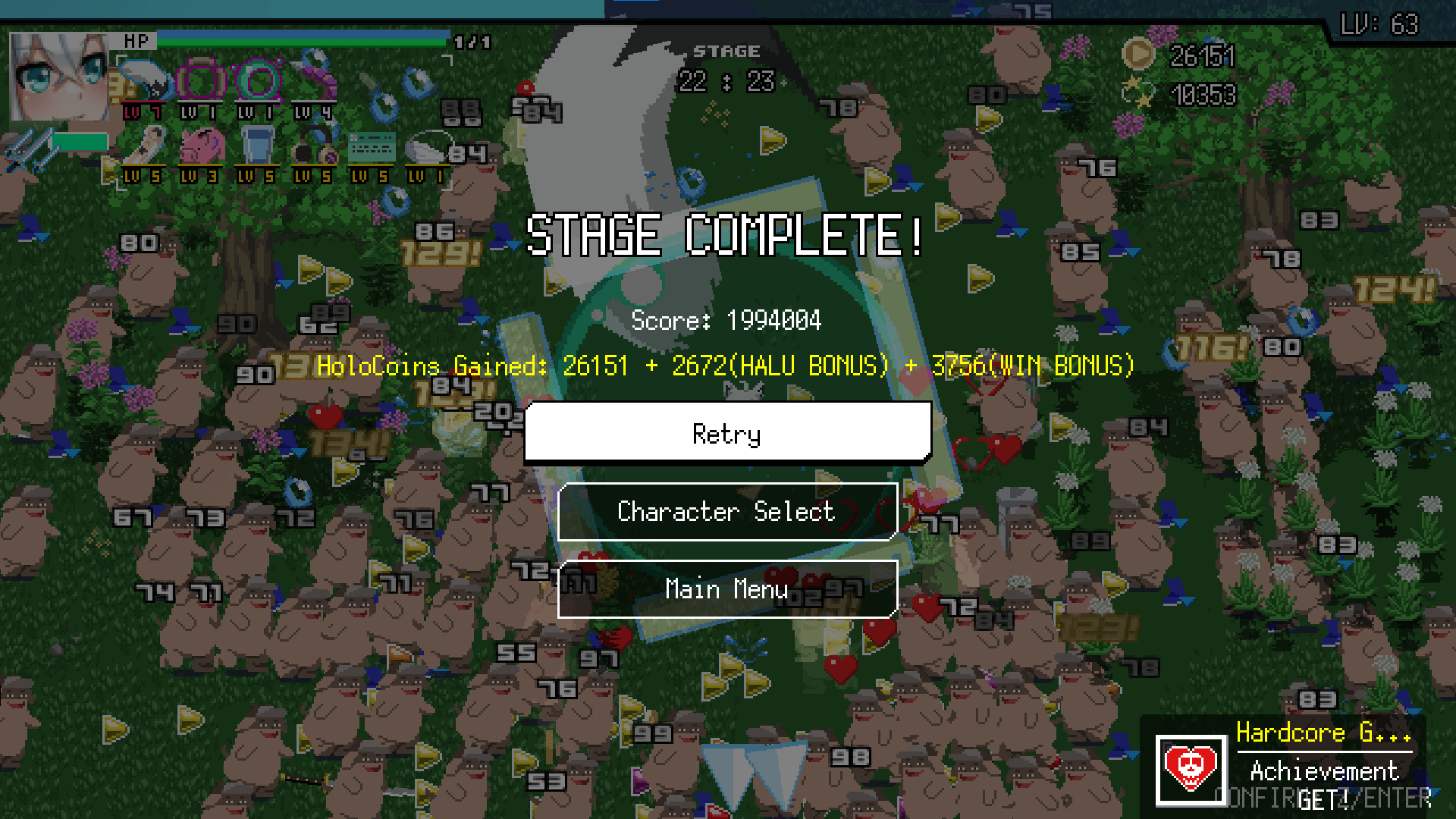
Task: Select the Headphones item icon
Action: (x=315, y=146)
